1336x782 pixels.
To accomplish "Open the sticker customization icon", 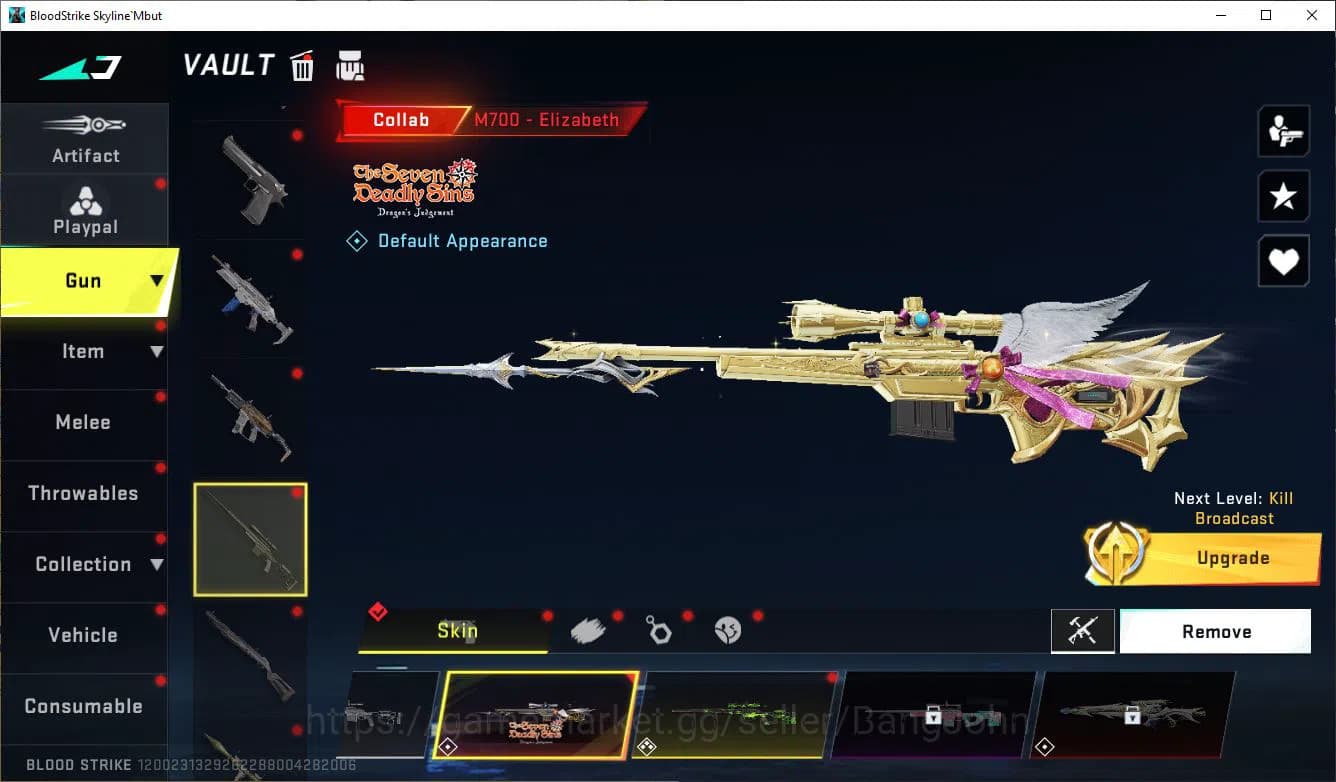I will click(728, 630).
